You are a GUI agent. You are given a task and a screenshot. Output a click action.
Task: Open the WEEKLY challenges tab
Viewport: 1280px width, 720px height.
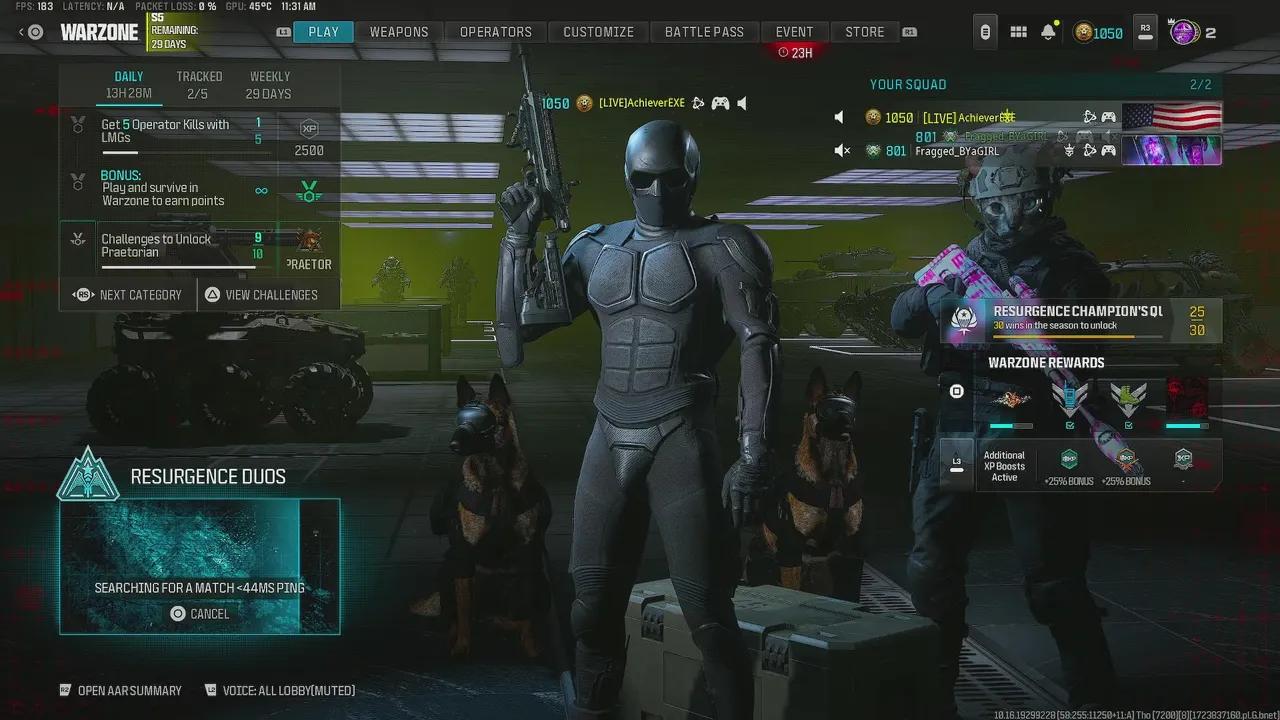click(x=269, y=84)
